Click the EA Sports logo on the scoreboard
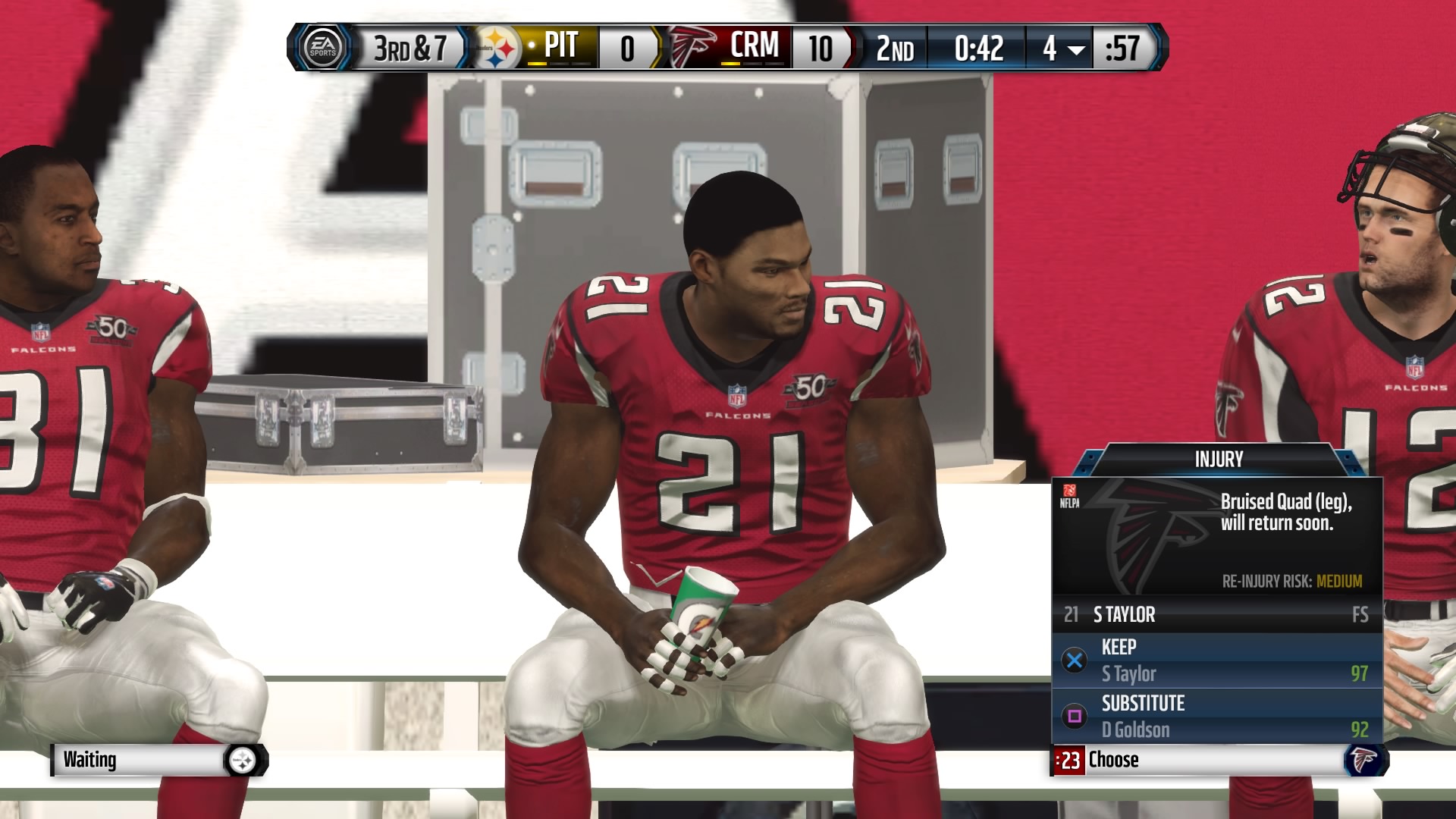 [x=322, y=47]
